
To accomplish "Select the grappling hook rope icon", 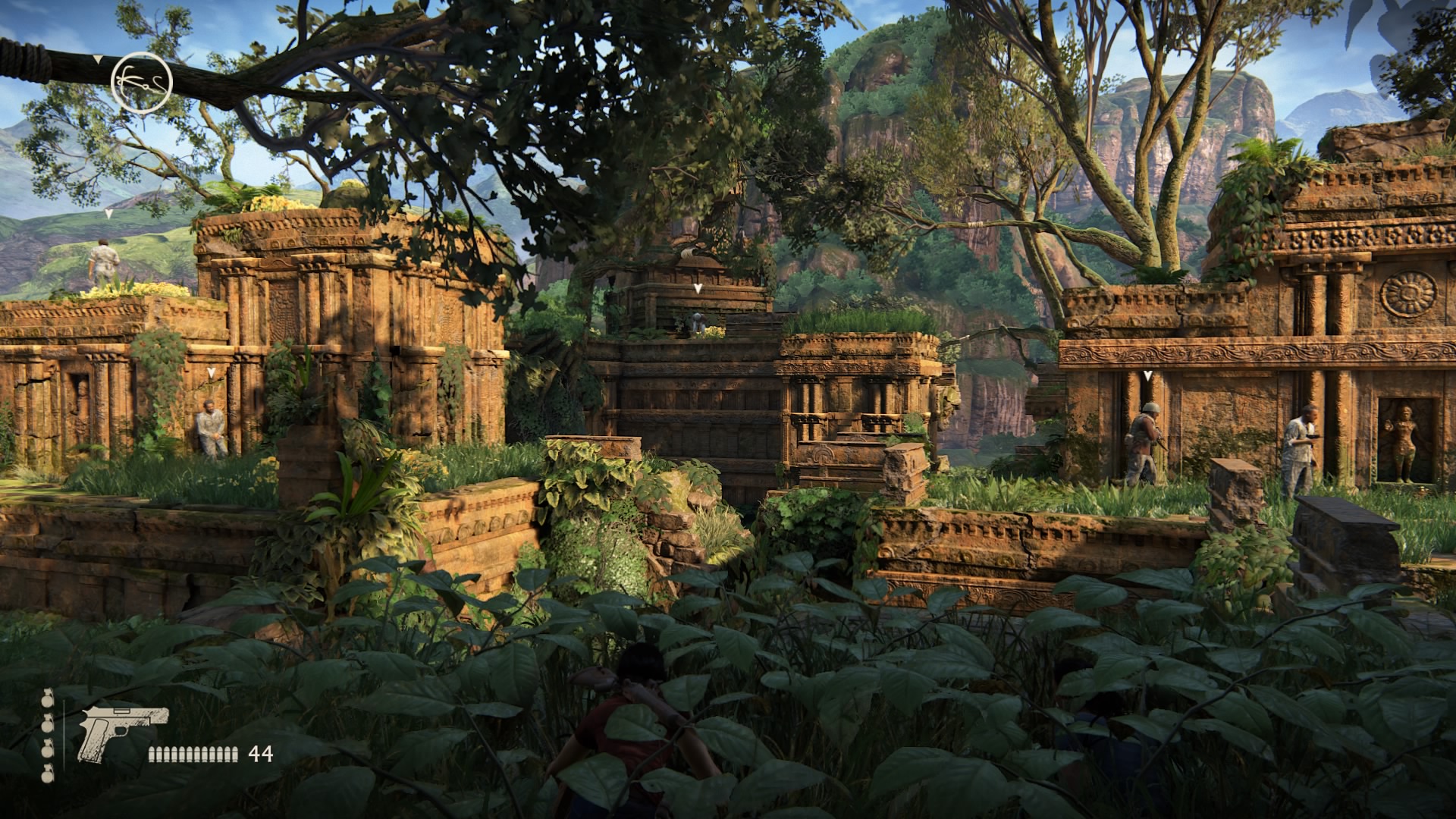I will pyautogui.click(x=142, y=80).
